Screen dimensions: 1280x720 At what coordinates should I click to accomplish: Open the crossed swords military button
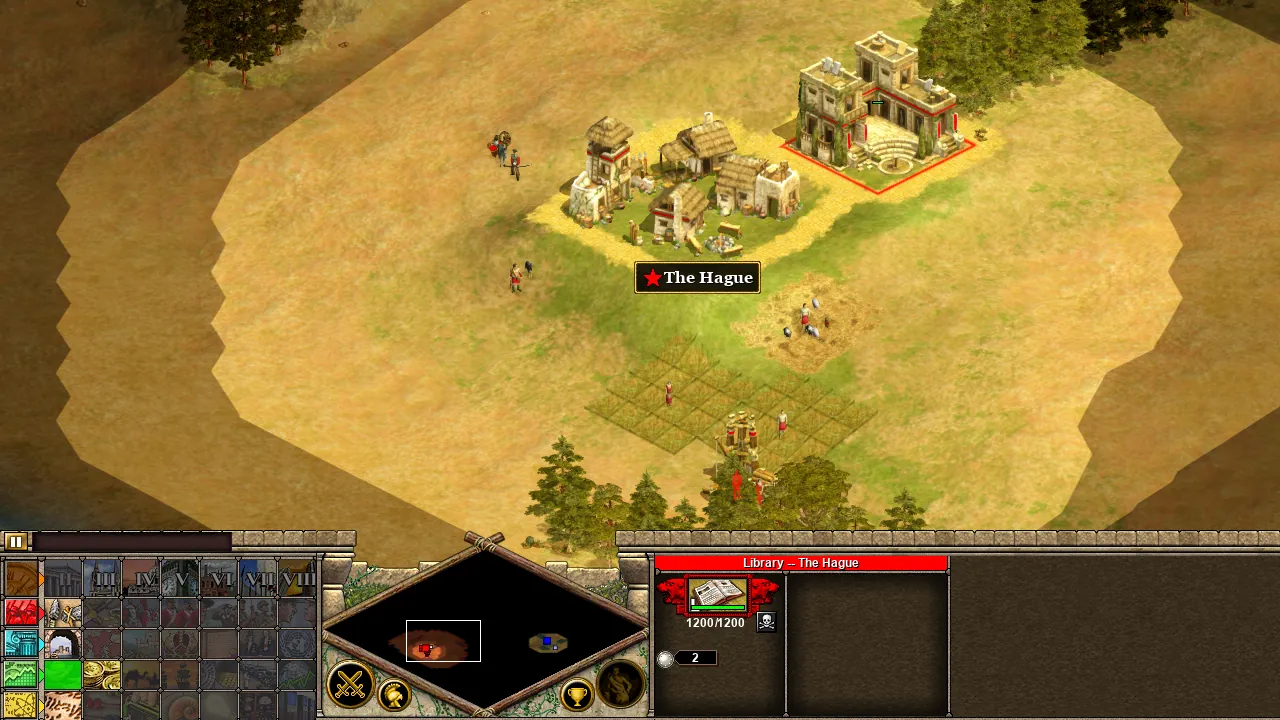350,686
